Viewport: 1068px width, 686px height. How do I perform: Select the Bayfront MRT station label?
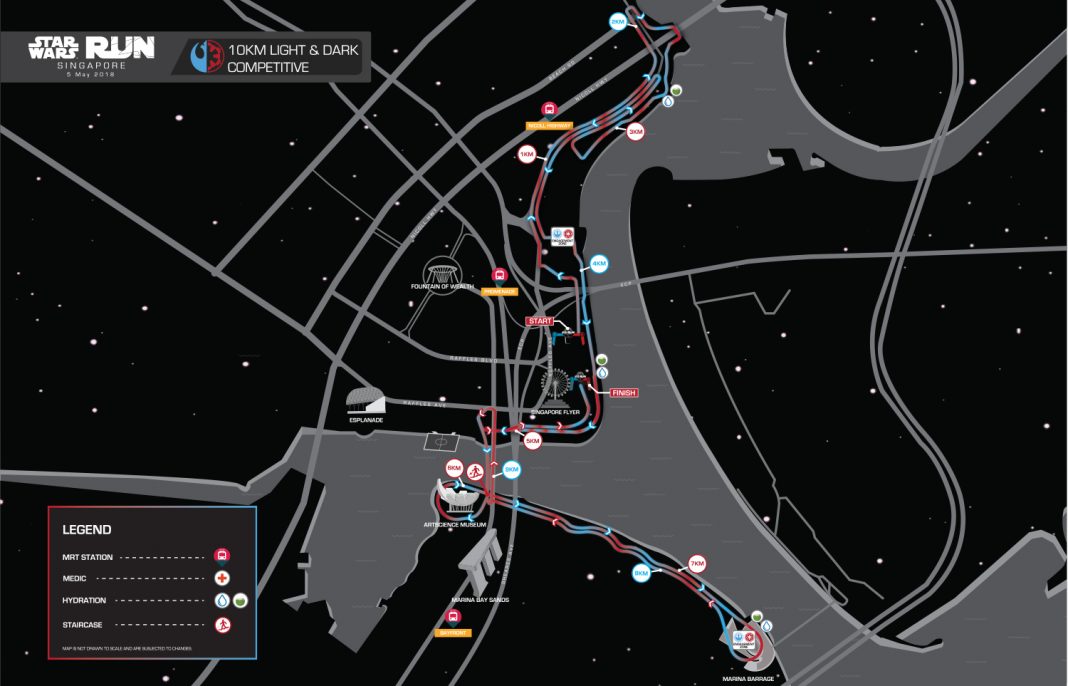pyautogui.click(x=452, y=633)
